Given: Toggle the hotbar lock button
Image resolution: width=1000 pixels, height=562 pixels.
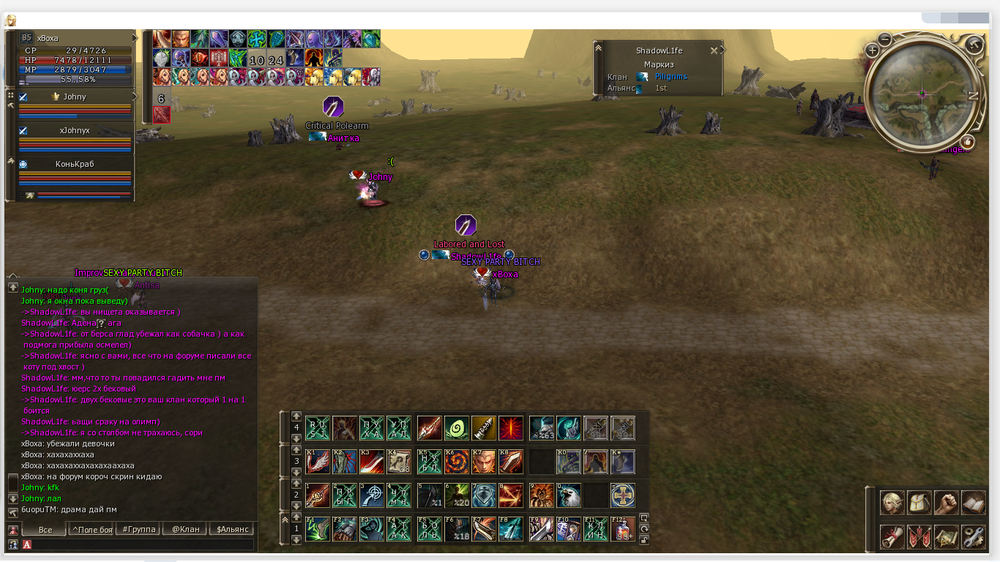Looking at the screenshot, I should [x=645, y=539].
